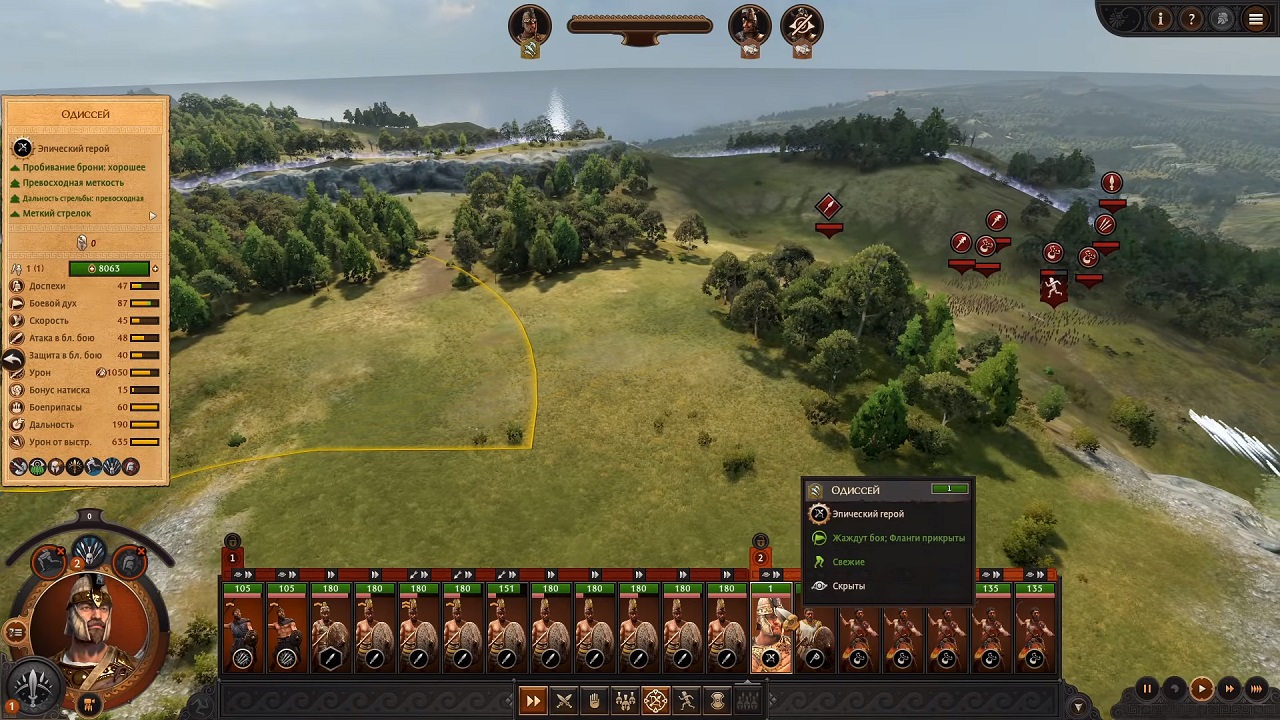The width and height of the screenshot is (1280, 720).
Task: Select the Odysseus unit card portrait
Action: [x=770, y=630]
